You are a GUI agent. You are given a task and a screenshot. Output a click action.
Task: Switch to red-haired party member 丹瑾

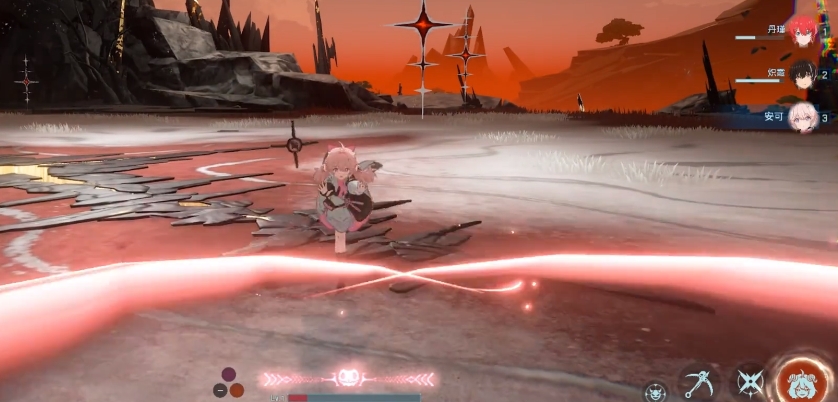[802, 31]
